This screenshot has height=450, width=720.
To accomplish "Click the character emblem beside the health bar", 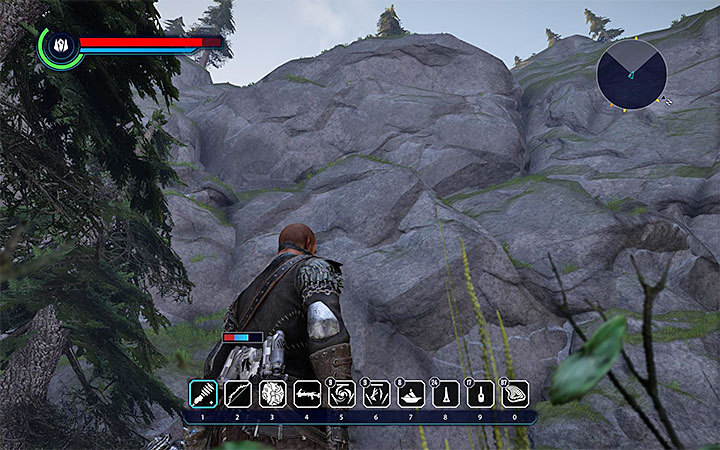I will [x=60, y=45].
